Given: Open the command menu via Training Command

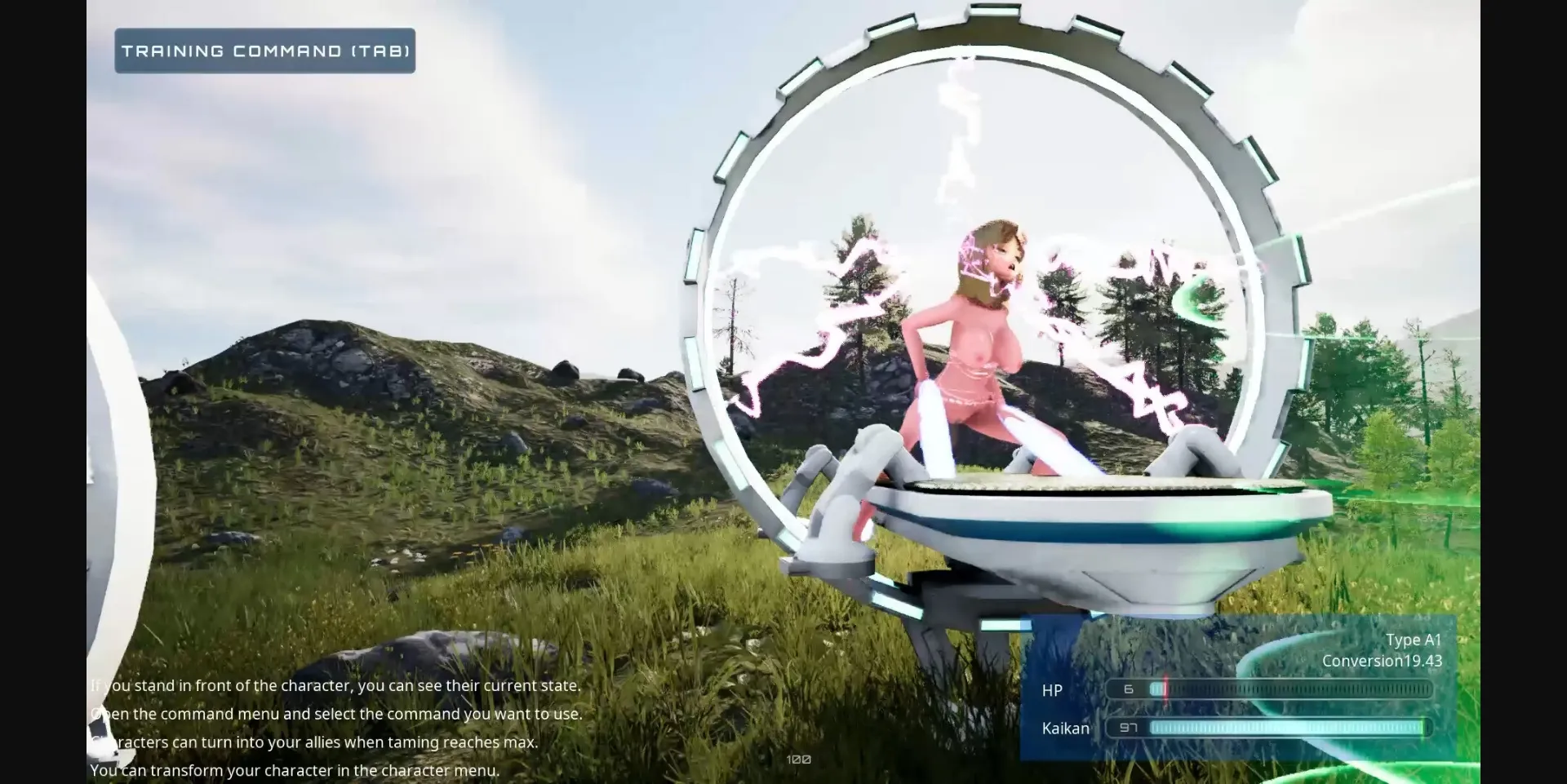Looking at the screenshot, I should [x=264, y=50].
